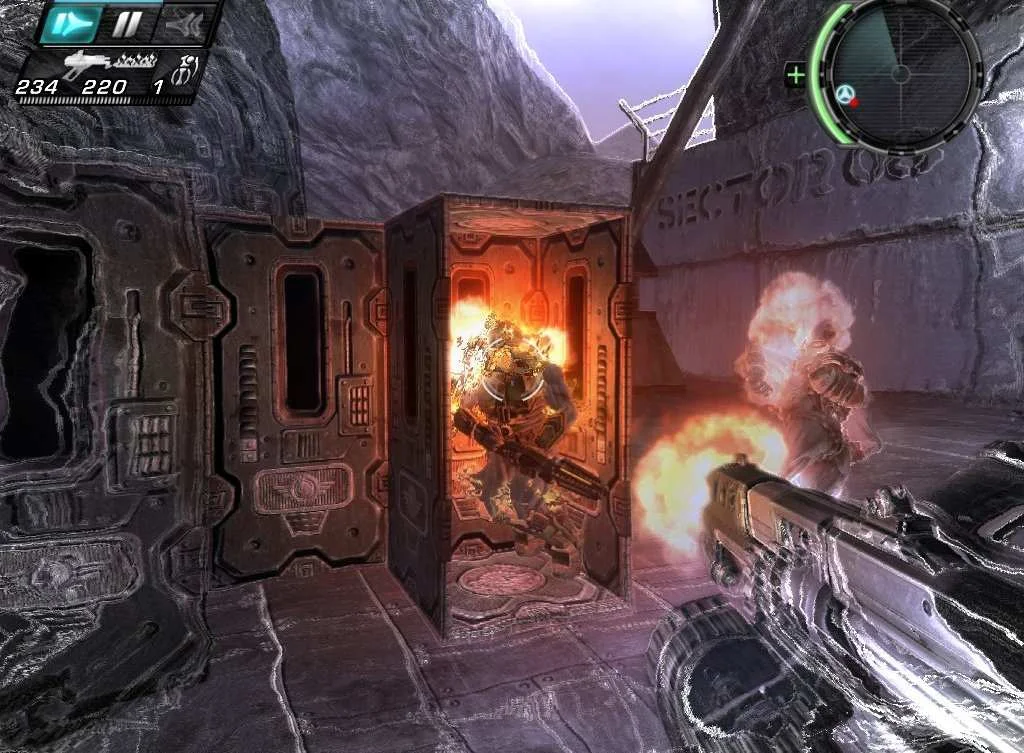Screen dimensions: 1024x753
Task: Click the circular radar minimap
Action: pyautogui.click(x=899, y=73)
